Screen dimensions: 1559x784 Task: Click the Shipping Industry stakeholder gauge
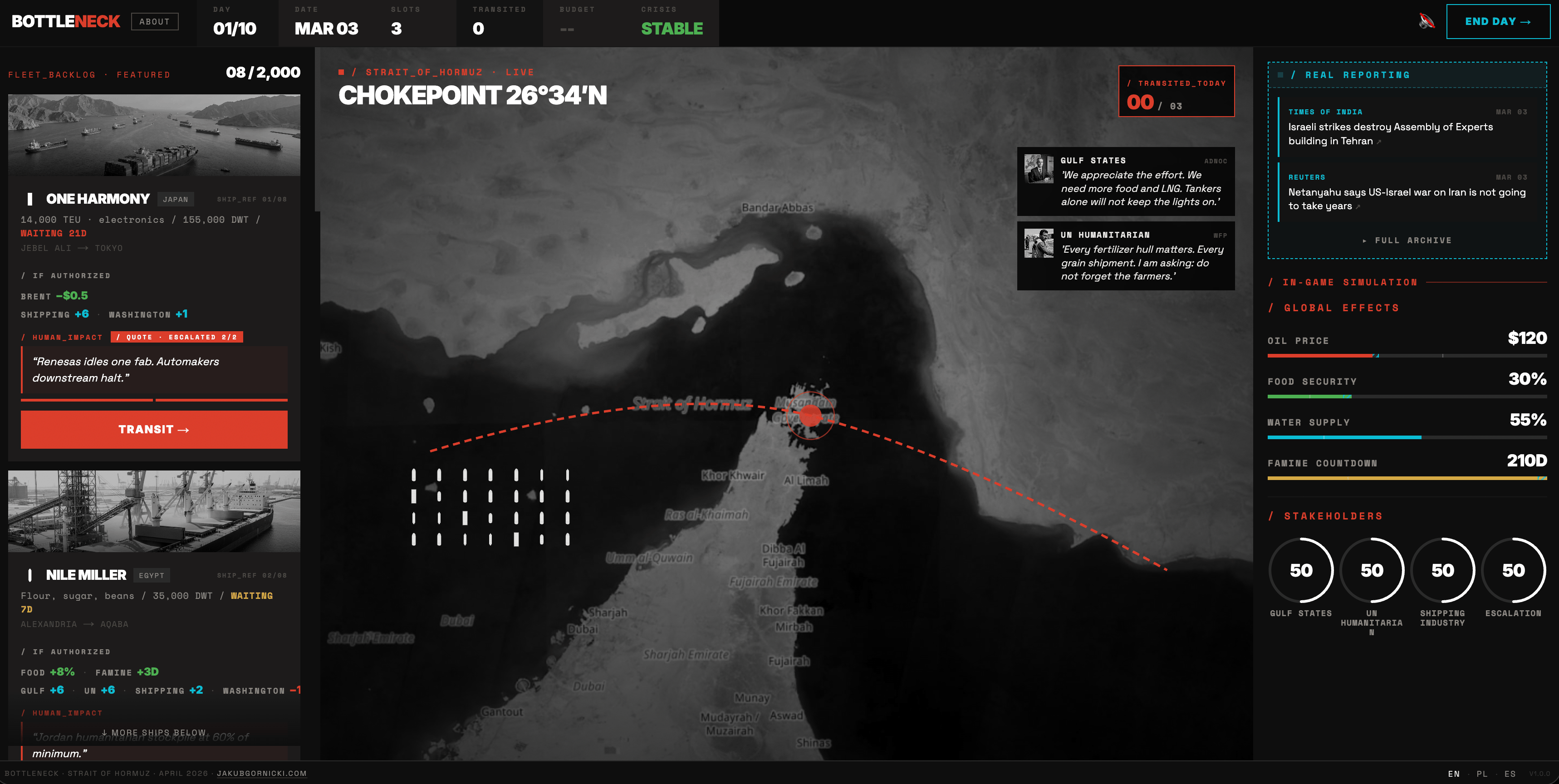1443,570
